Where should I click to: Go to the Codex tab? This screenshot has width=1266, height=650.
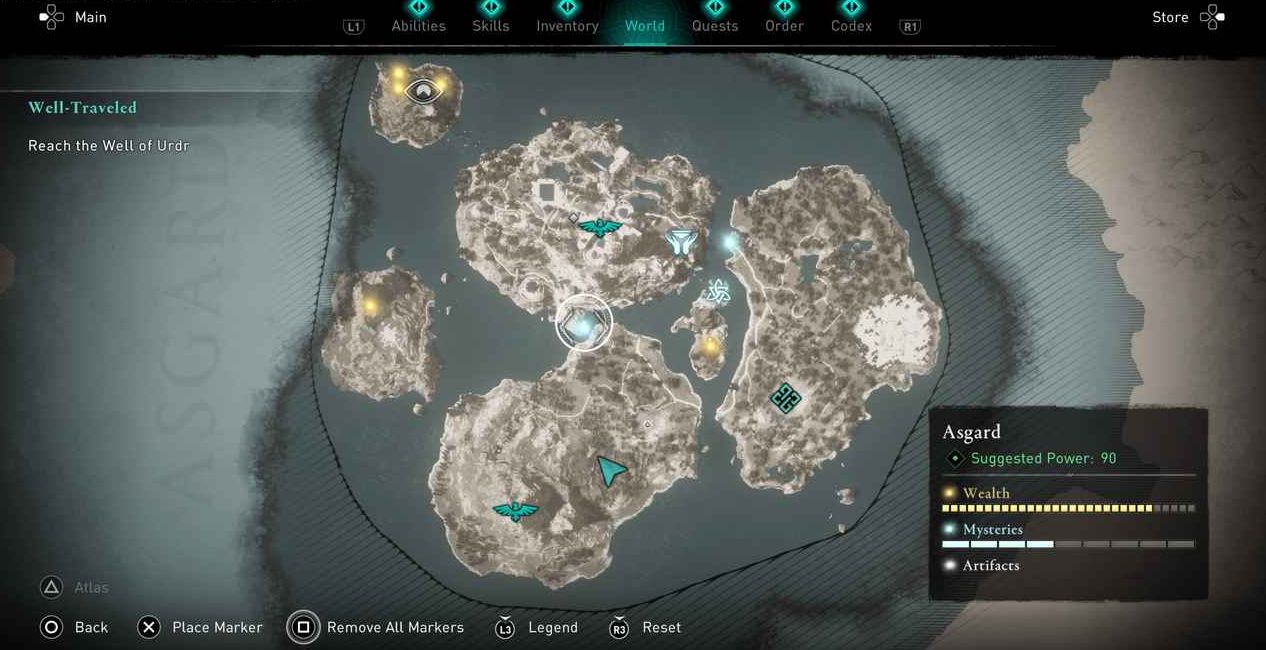[x=851, y=26]
